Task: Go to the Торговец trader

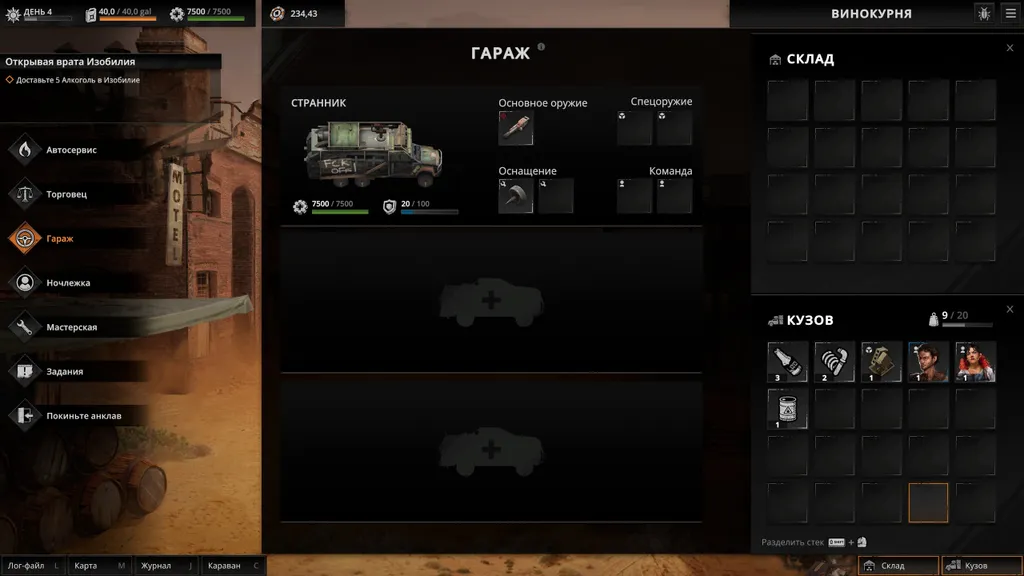Action: pyautogui.click(x=66, y=194)
